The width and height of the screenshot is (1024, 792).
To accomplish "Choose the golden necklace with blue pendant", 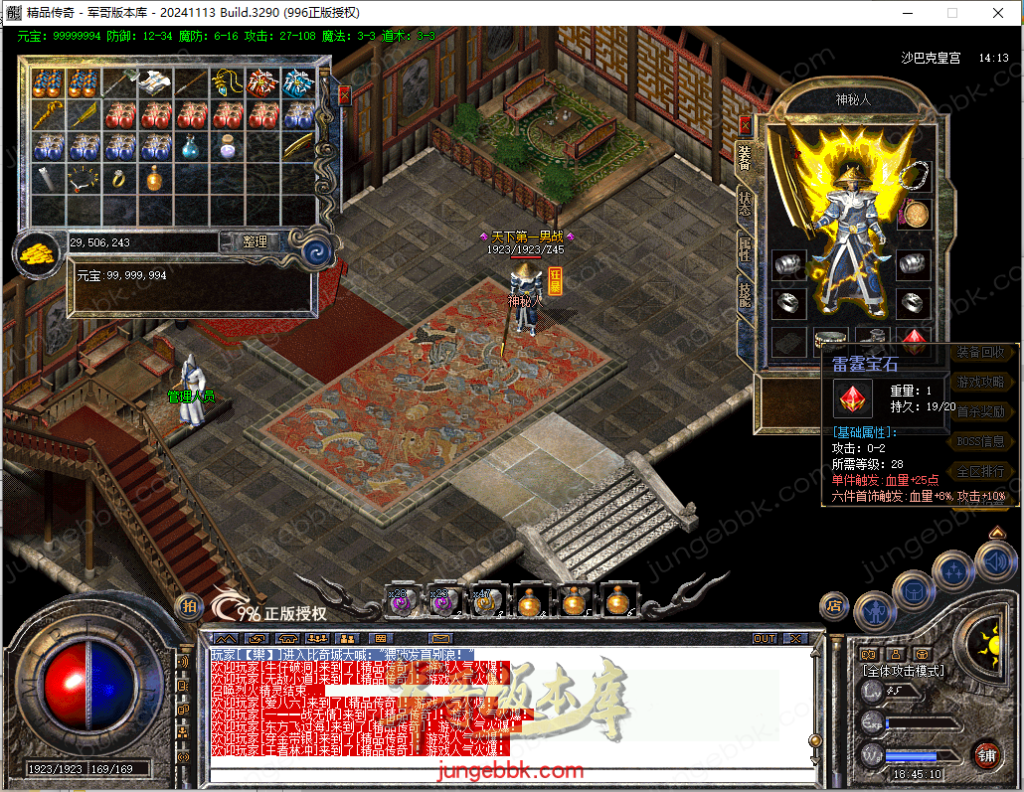I will click(x=227, y=82).
